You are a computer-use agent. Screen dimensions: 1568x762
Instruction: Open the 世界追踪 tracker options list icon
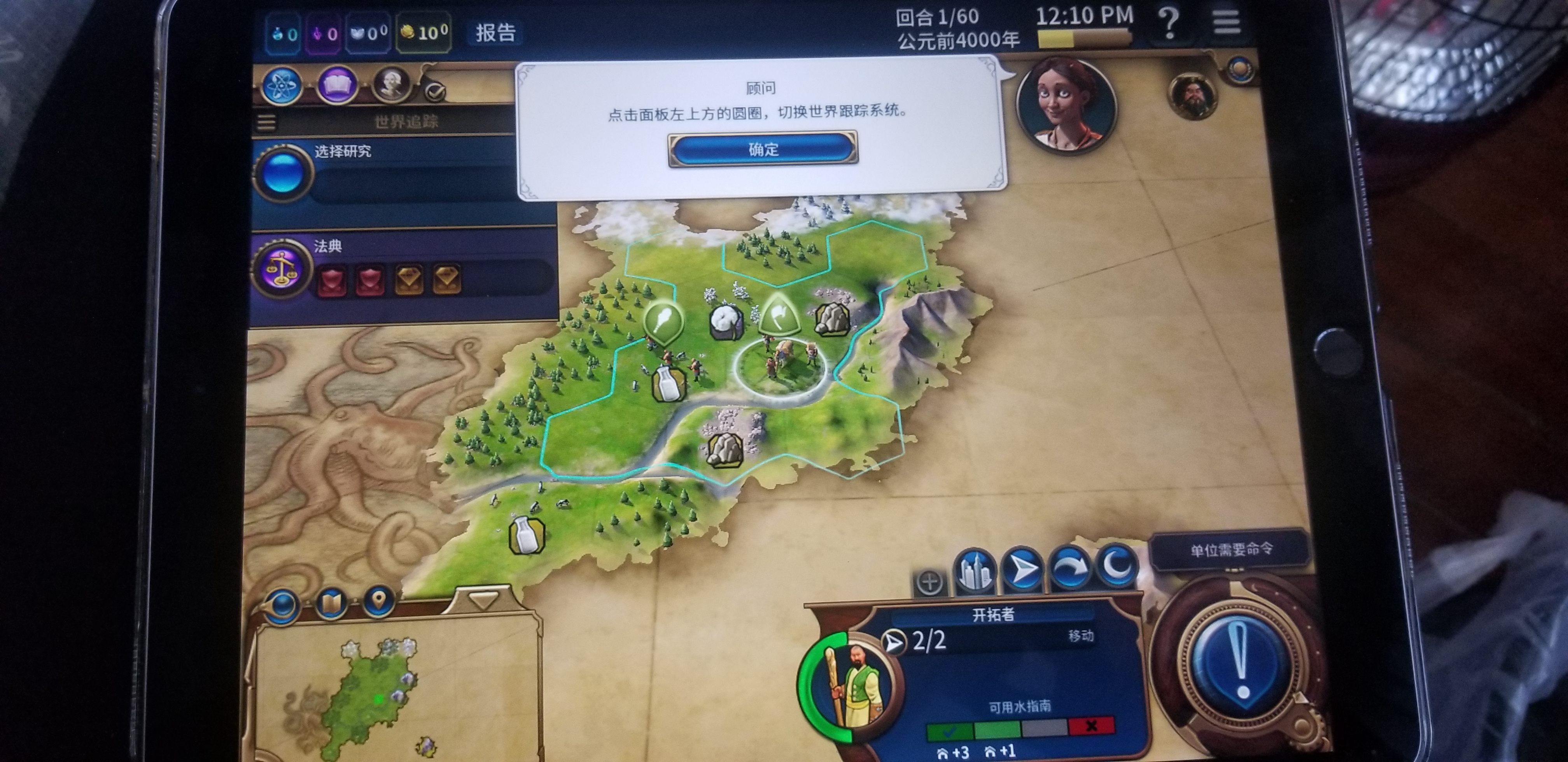pos(266,122)
